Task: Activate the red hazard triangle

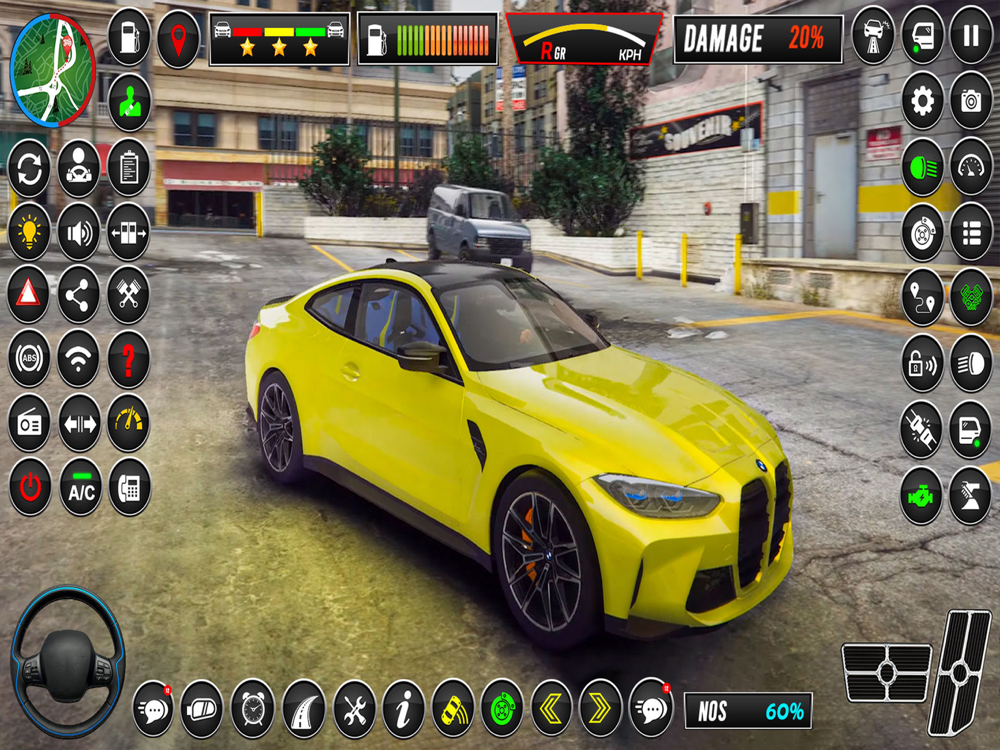Action: [29, 294]
